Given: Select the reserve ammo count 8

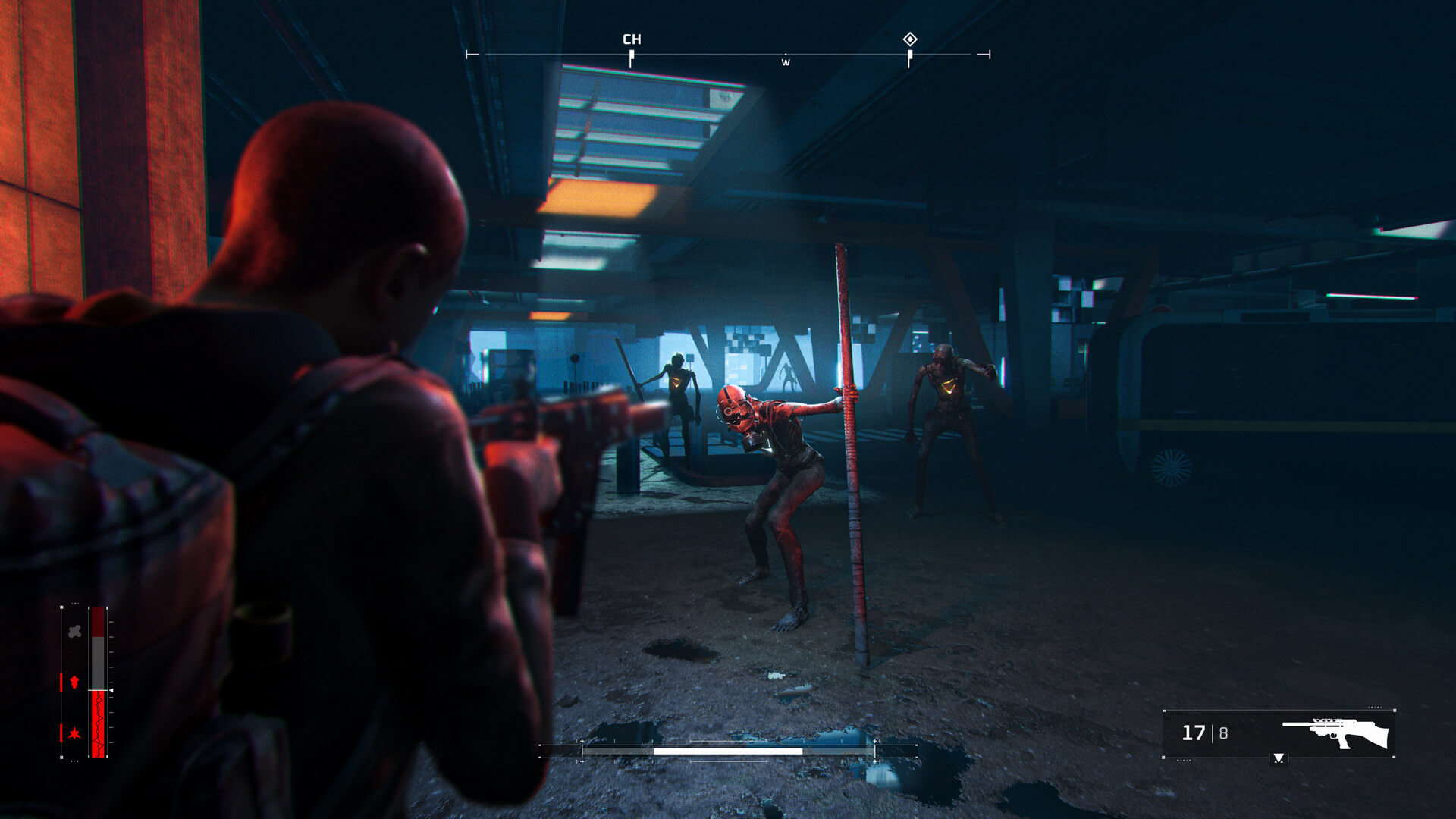Looking at the screenshot, I should point(1223,733).
